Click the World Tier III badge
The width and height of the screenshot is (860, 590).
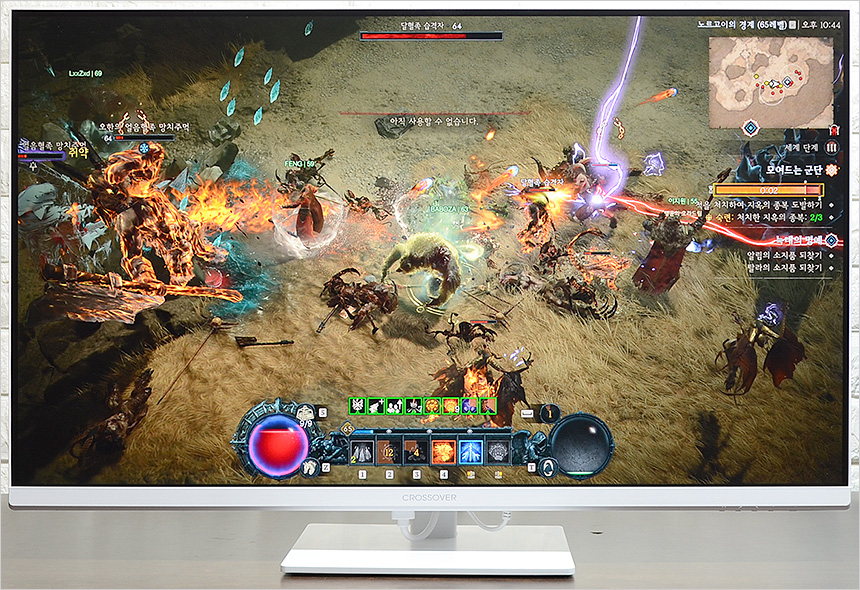tap(831, 147)
